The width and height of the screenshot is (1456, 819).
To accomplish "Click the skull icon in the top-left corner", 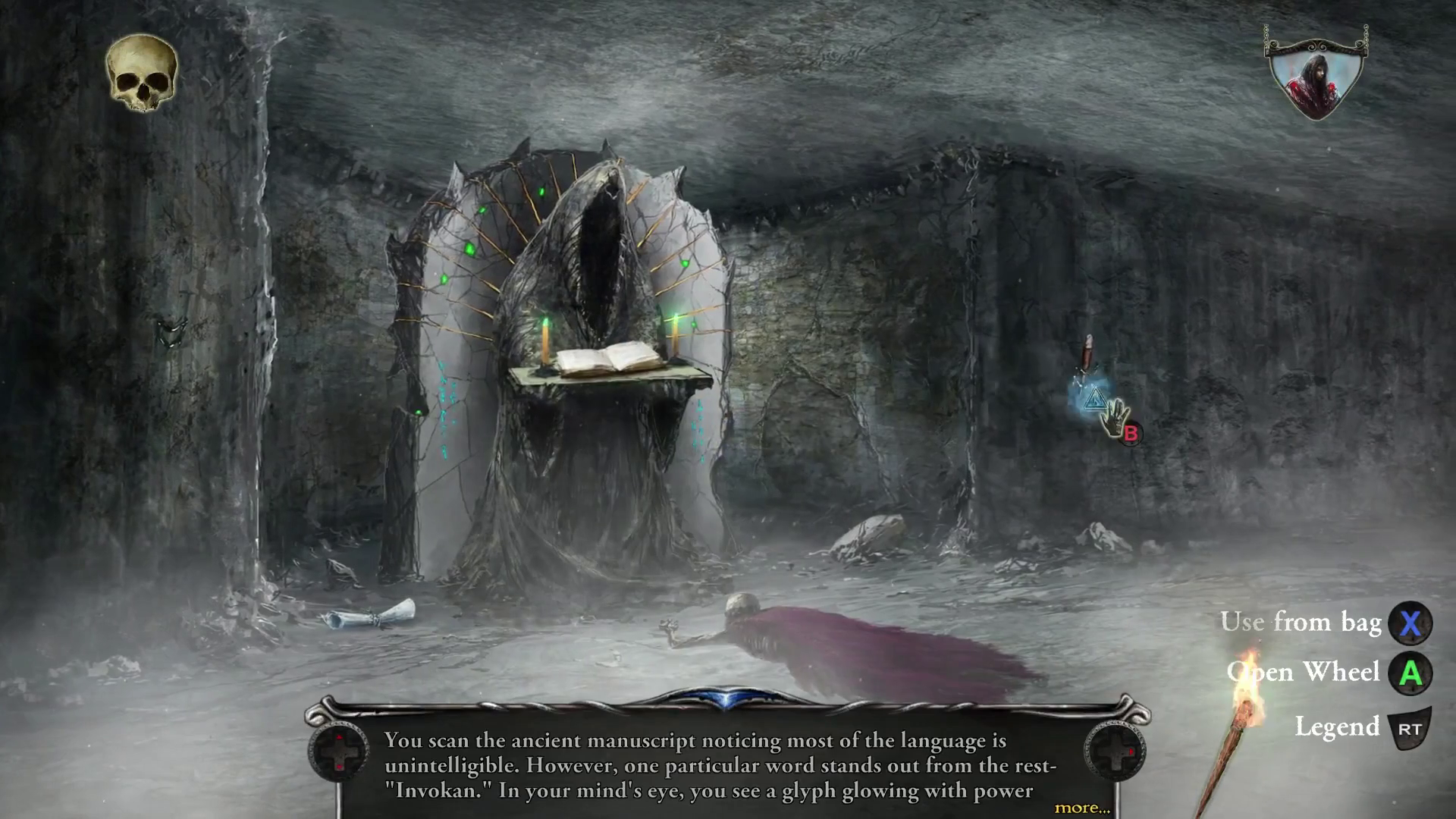I will point(140,72).
